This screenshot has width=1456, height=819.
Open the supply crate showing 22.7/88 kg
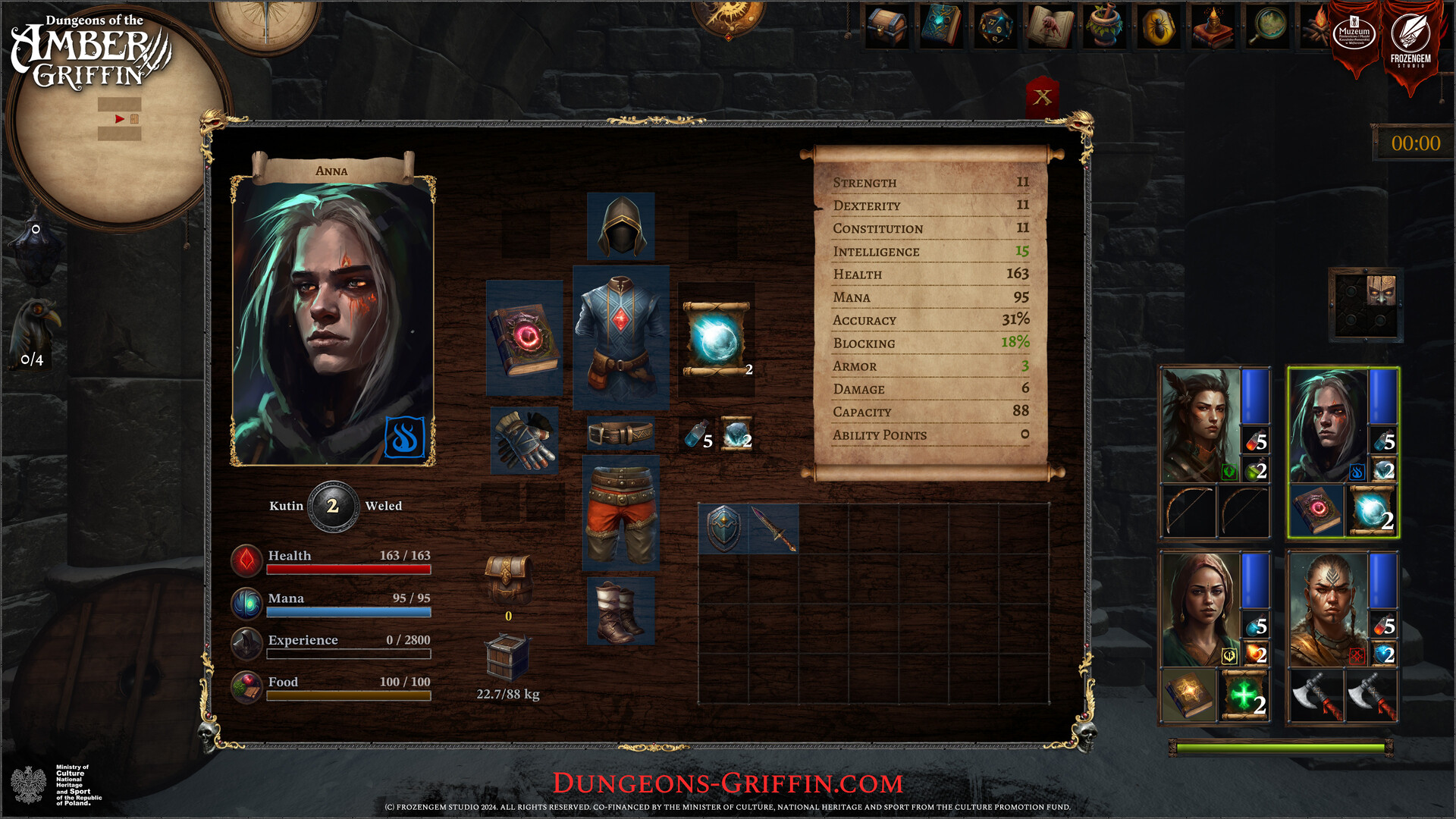click(x=507, y=658)
